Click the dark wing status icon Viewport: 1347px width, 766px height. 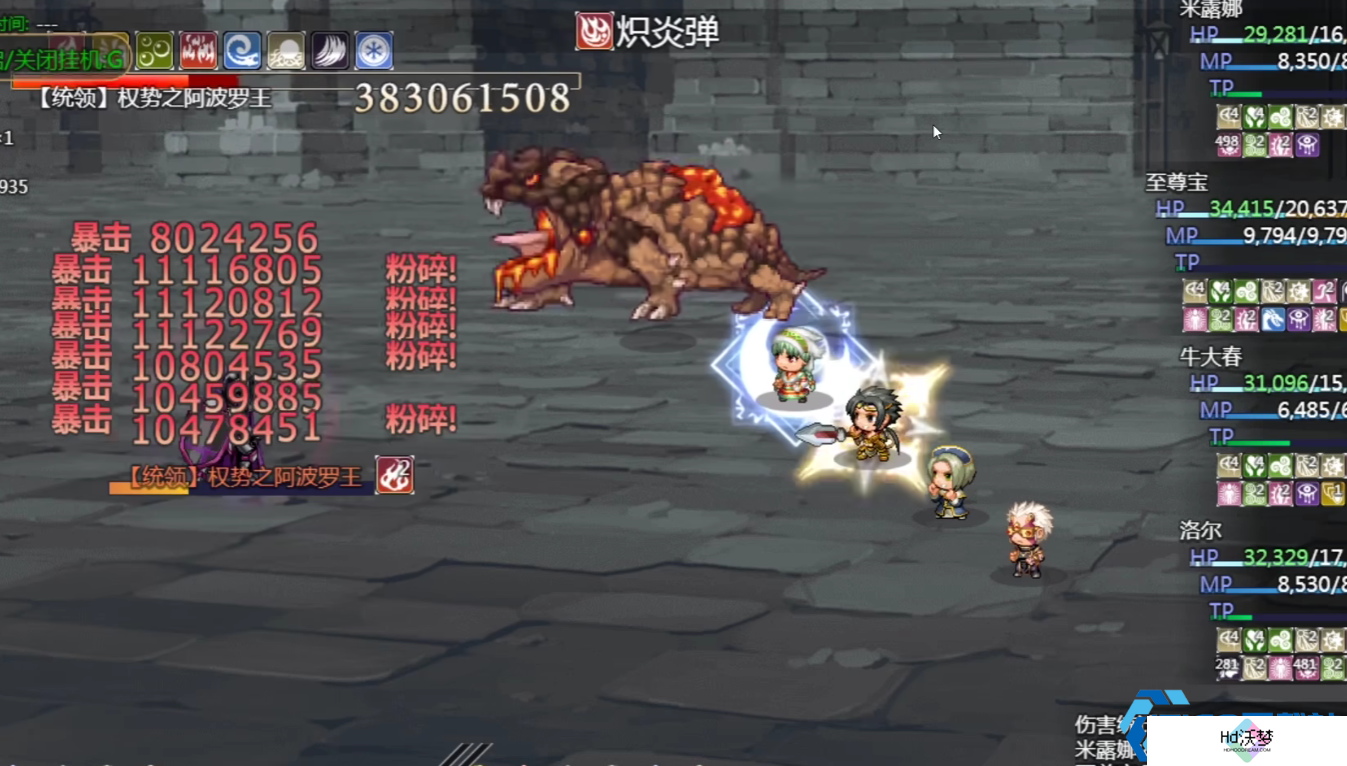pos(330,51)
